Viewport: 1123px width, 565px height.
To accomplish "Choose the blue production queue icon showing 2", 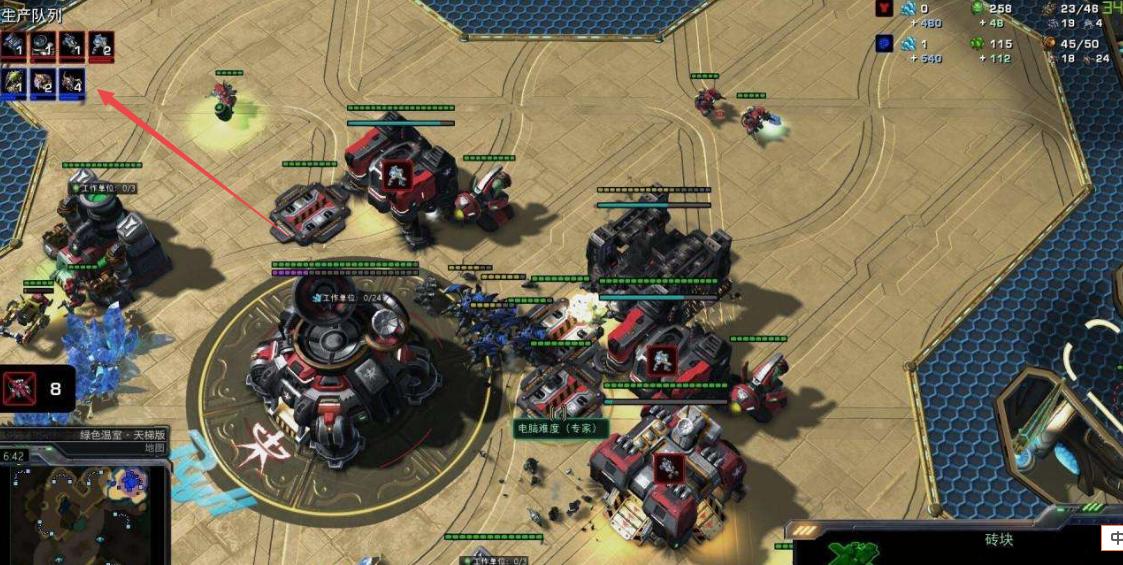I will 43,82.
